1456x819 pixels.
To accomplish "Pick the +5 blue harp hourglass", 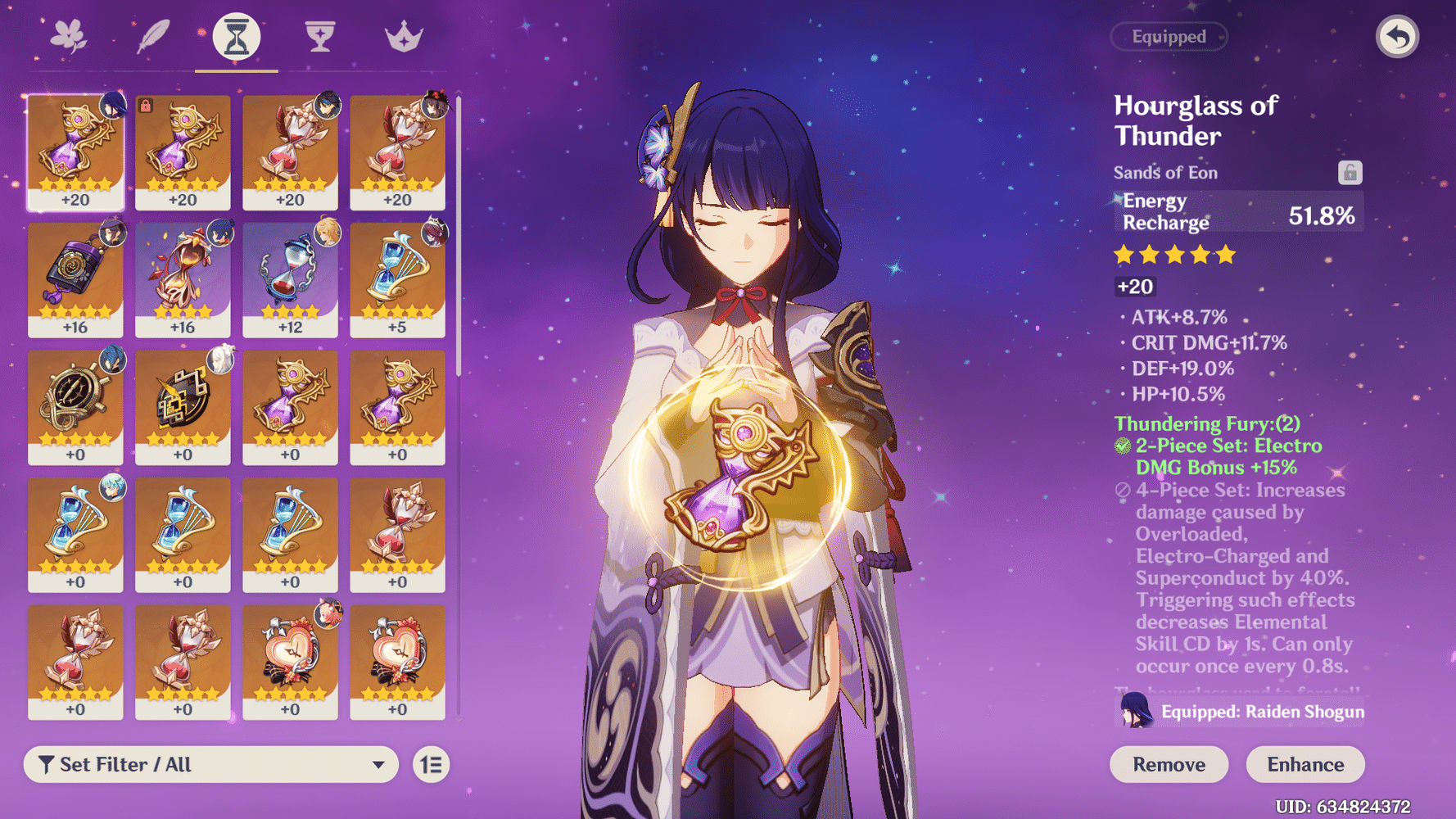I will (x=397, y=279).
